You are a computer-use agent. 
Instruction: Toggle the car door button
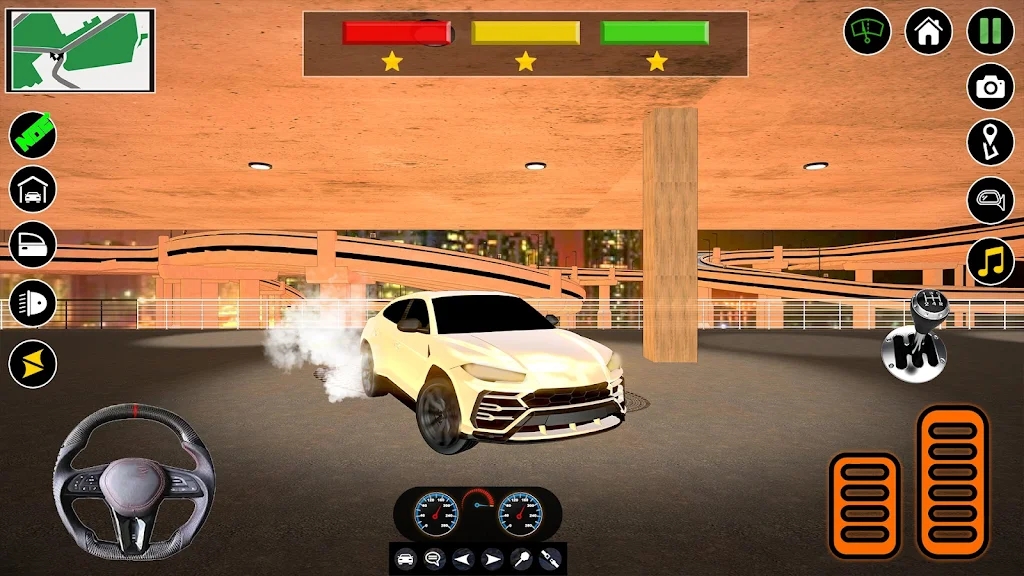(x=33, y=244)
